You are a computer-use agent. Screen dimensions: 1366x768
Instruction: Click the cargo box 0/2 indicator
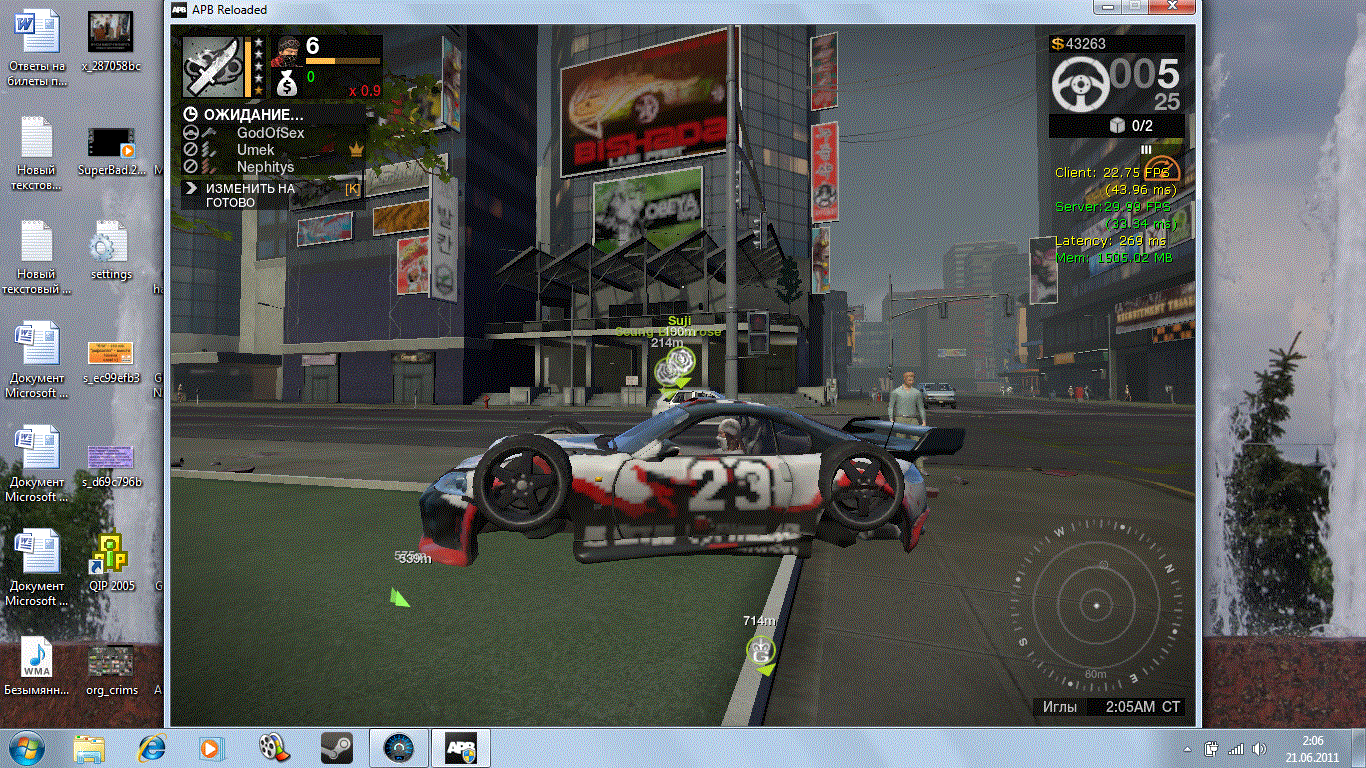pos(1119,126)
